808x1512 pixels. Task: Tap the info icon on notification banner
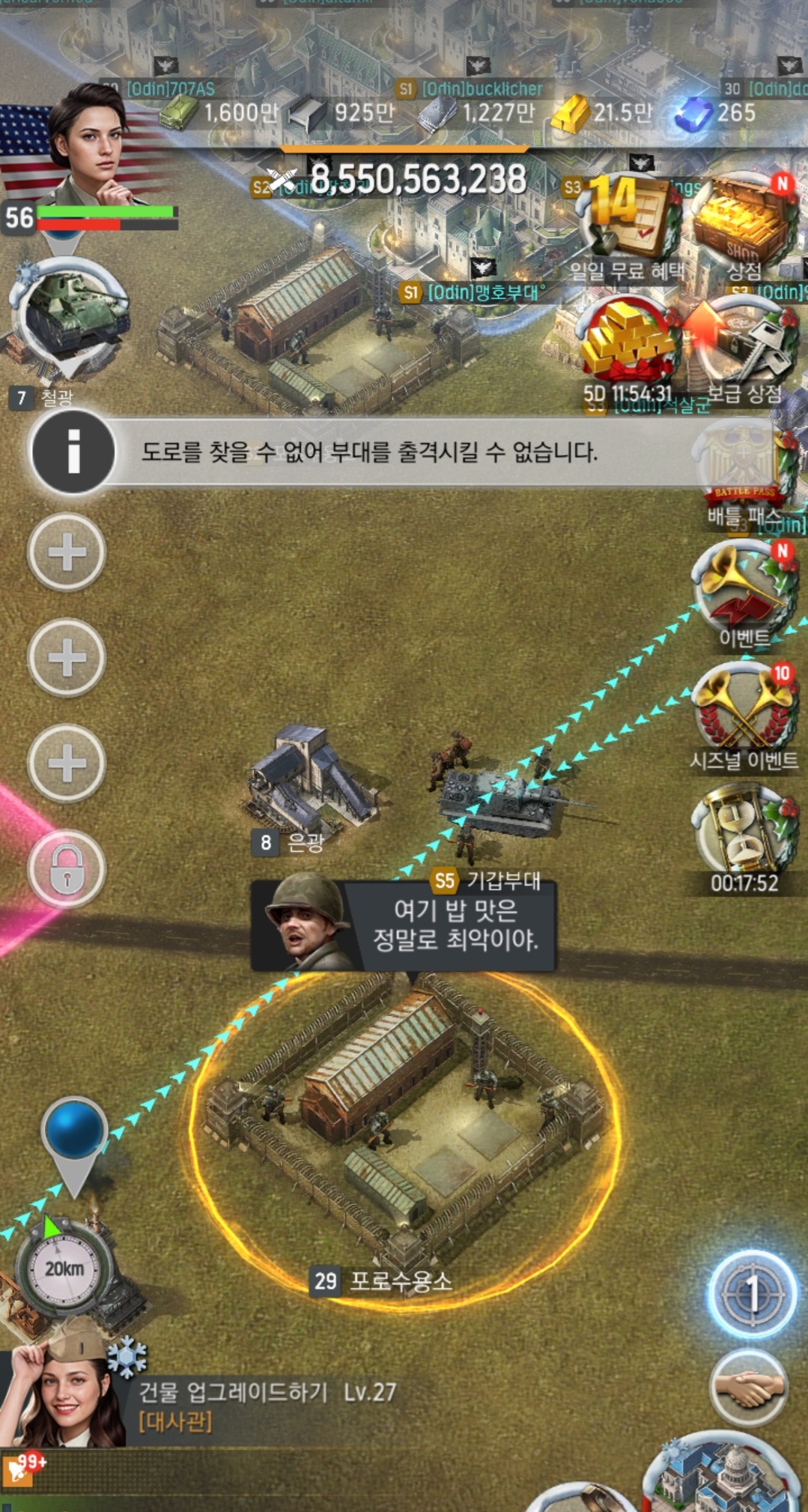(73, 452)
